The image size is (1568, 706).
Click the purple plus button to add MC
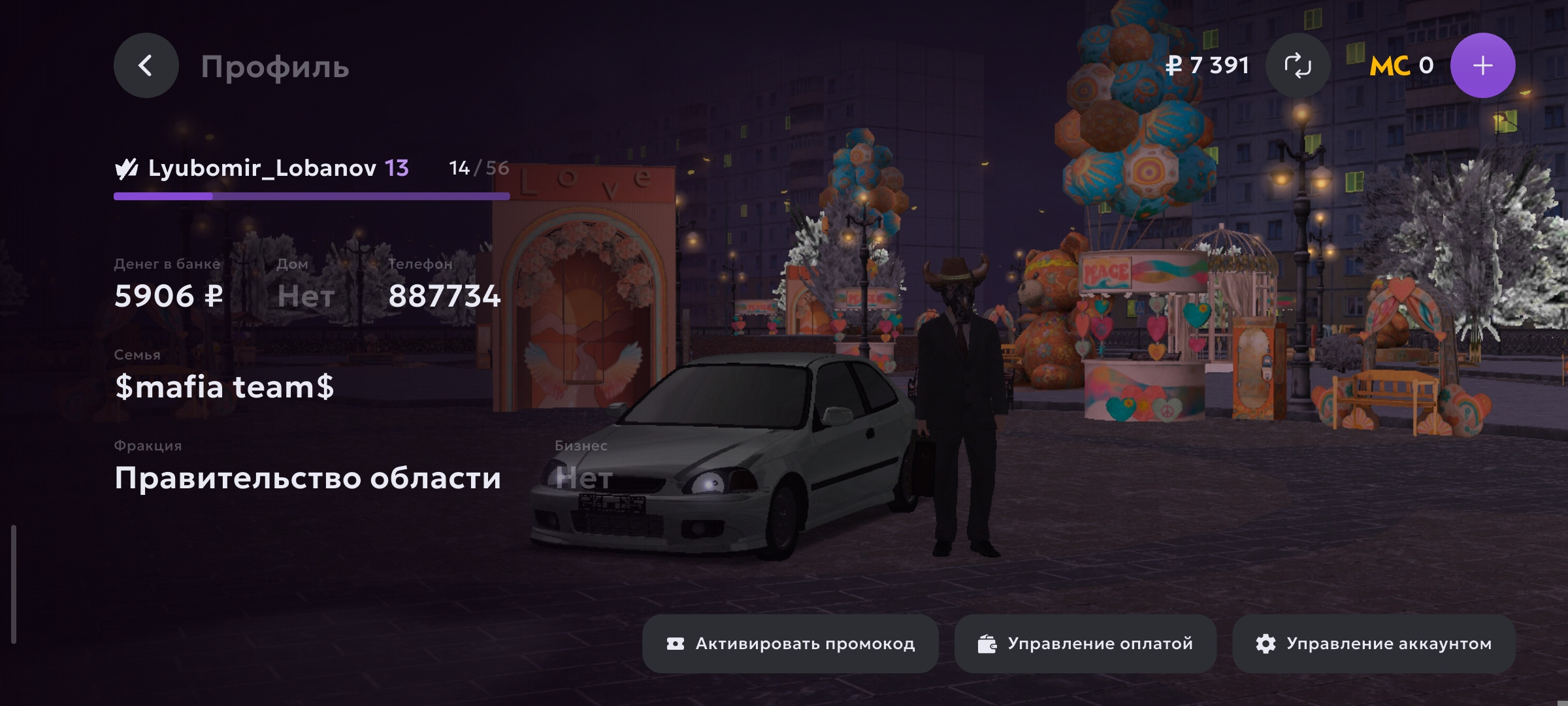[x=1482, y=65]
